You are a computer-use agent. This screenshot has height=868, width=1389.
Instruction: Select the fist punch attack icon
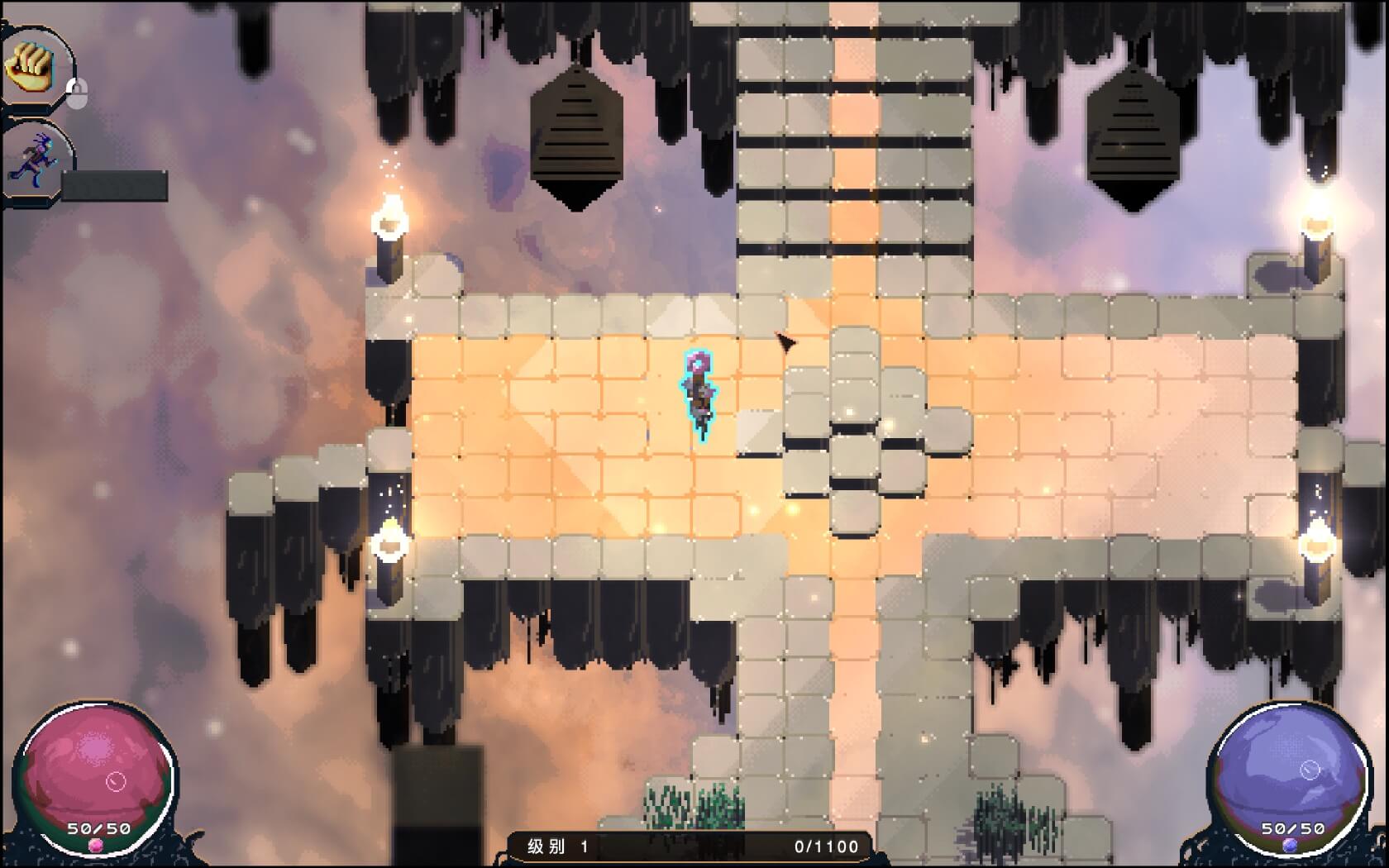[x=31, y=66]
